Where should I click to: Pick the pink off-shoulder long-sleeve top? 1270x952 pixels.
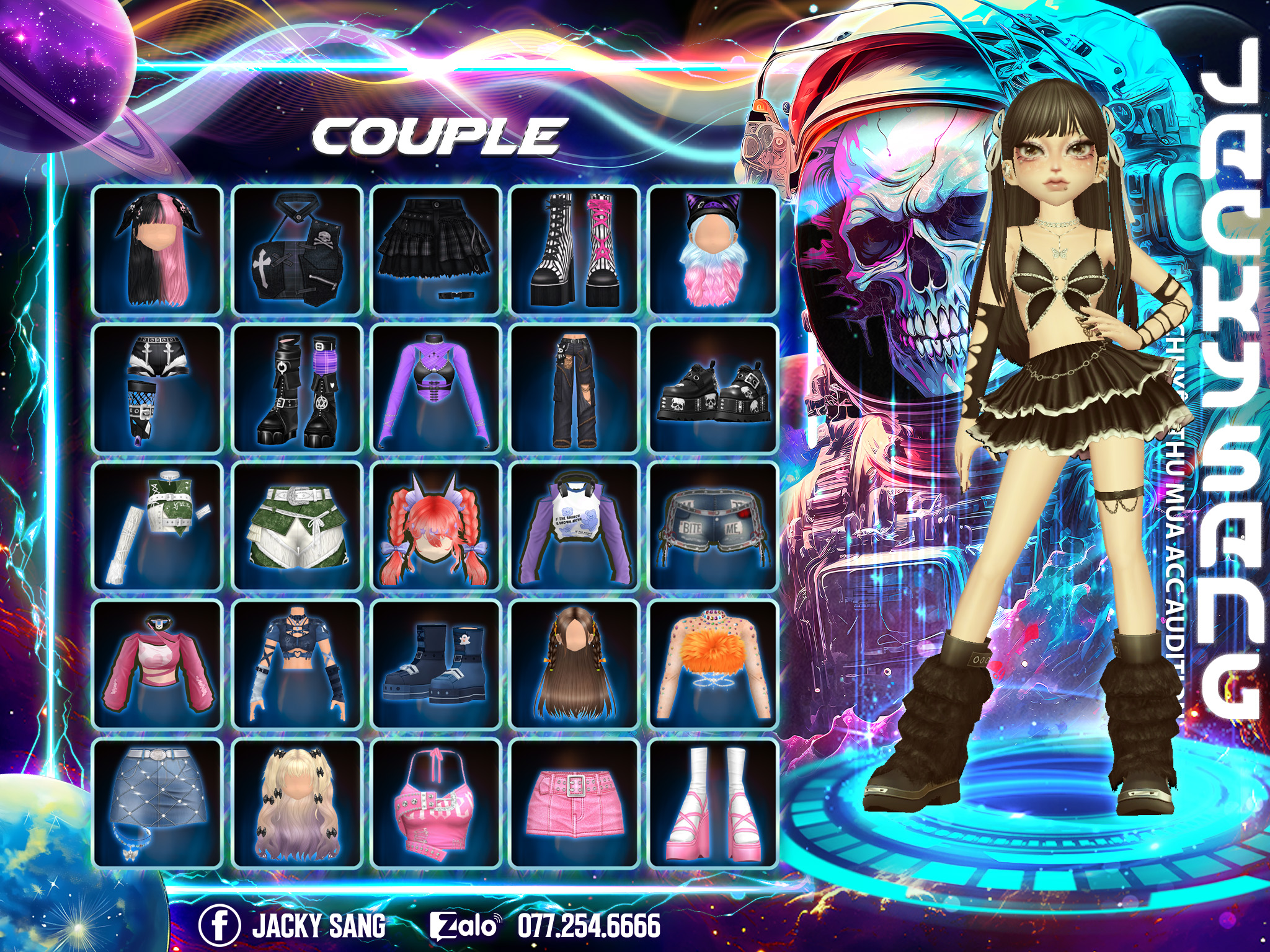click(157, 664)
